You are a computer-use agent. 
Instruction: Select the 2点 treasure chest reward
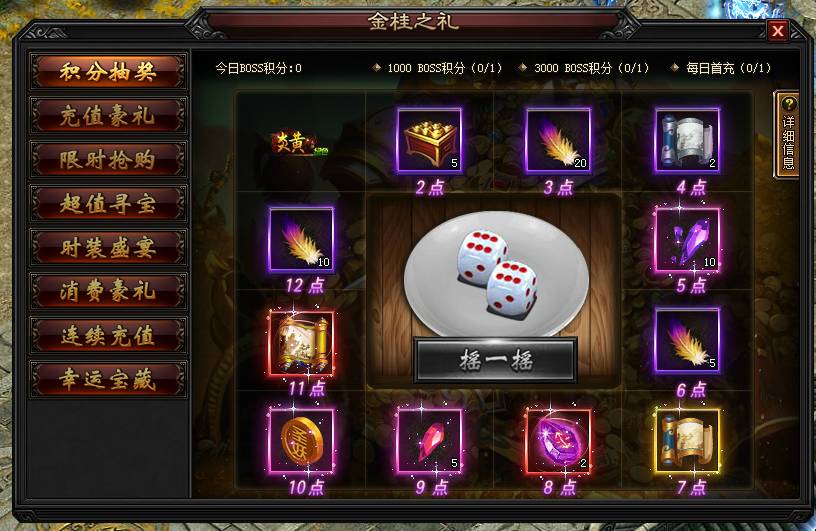429,141
